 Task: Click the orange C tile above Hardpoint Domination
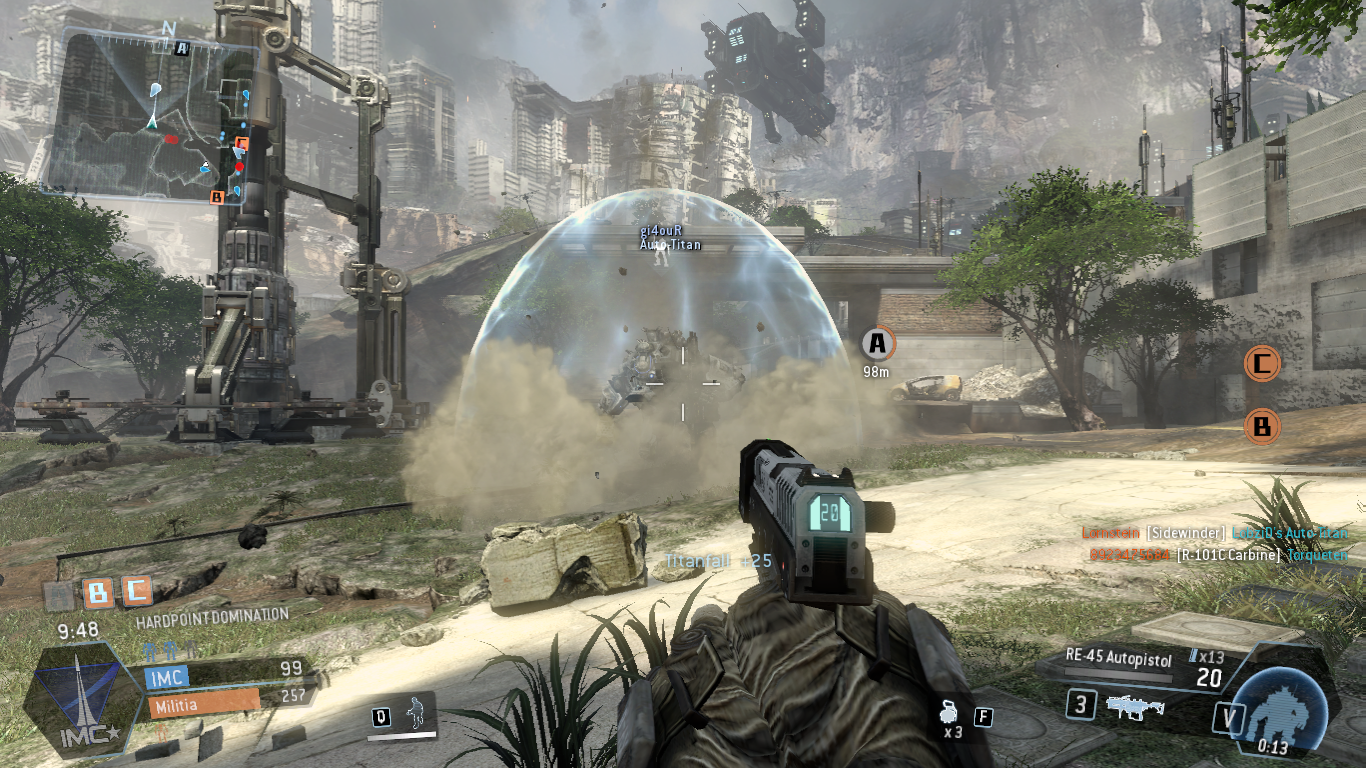pyautogui.click(x=135, y=591)
